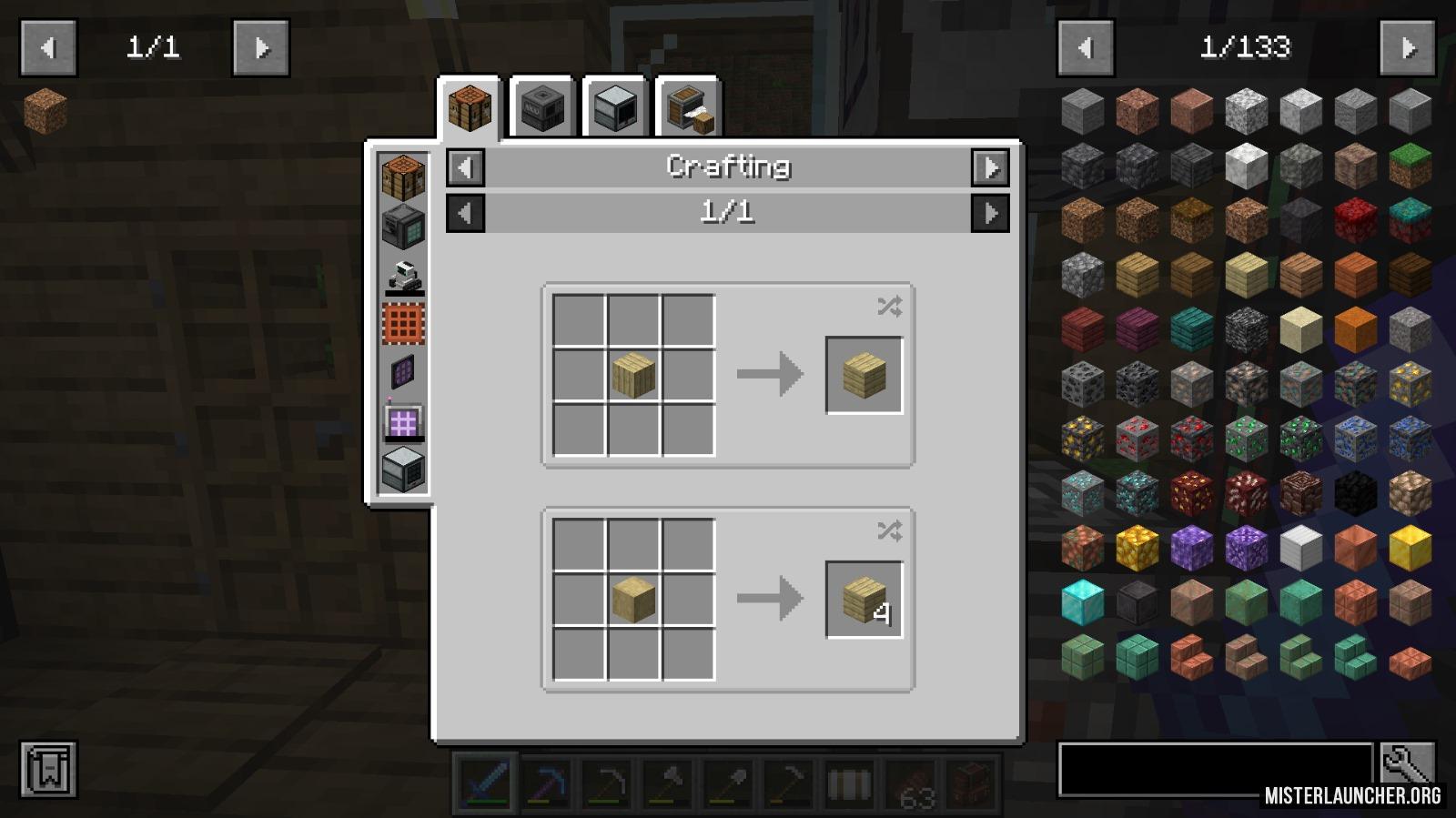The width and height of the screenshot is (1456, 818).
Task: Select the diamond block in item list
Action: point(1082,601)
